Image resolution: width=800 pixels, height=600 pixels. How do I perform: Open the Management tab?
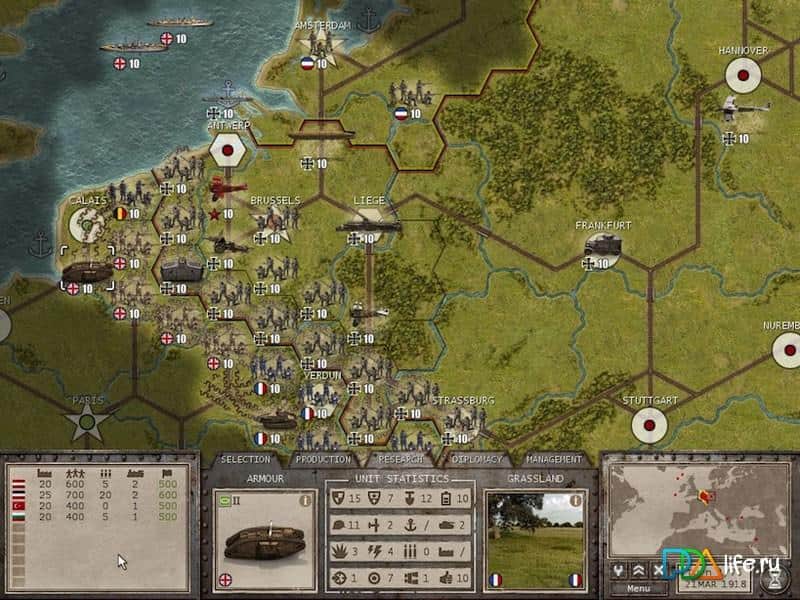tap(553, 459)
